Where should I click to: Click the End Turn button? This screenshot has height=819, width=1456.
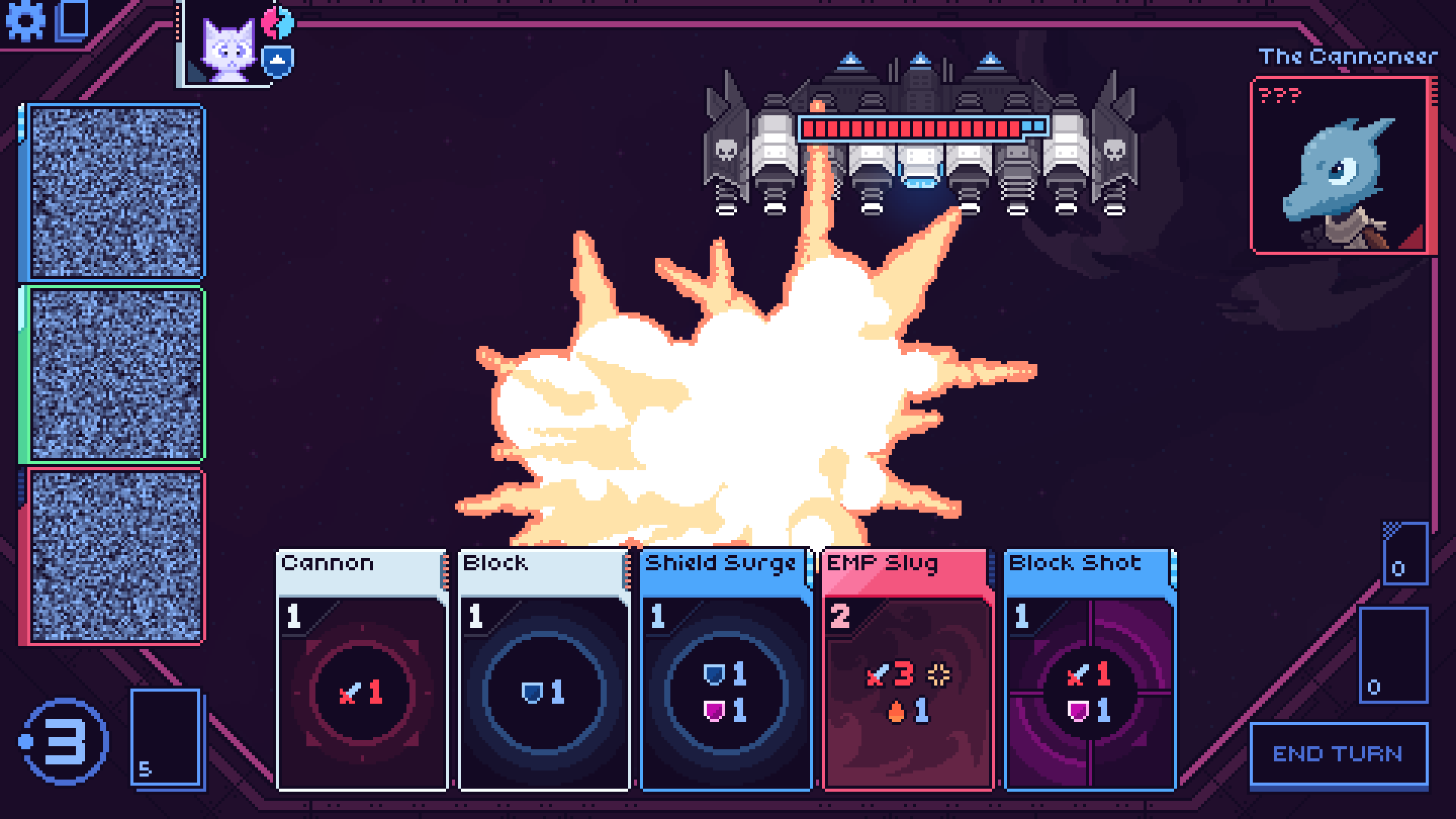click(1338, 755)
